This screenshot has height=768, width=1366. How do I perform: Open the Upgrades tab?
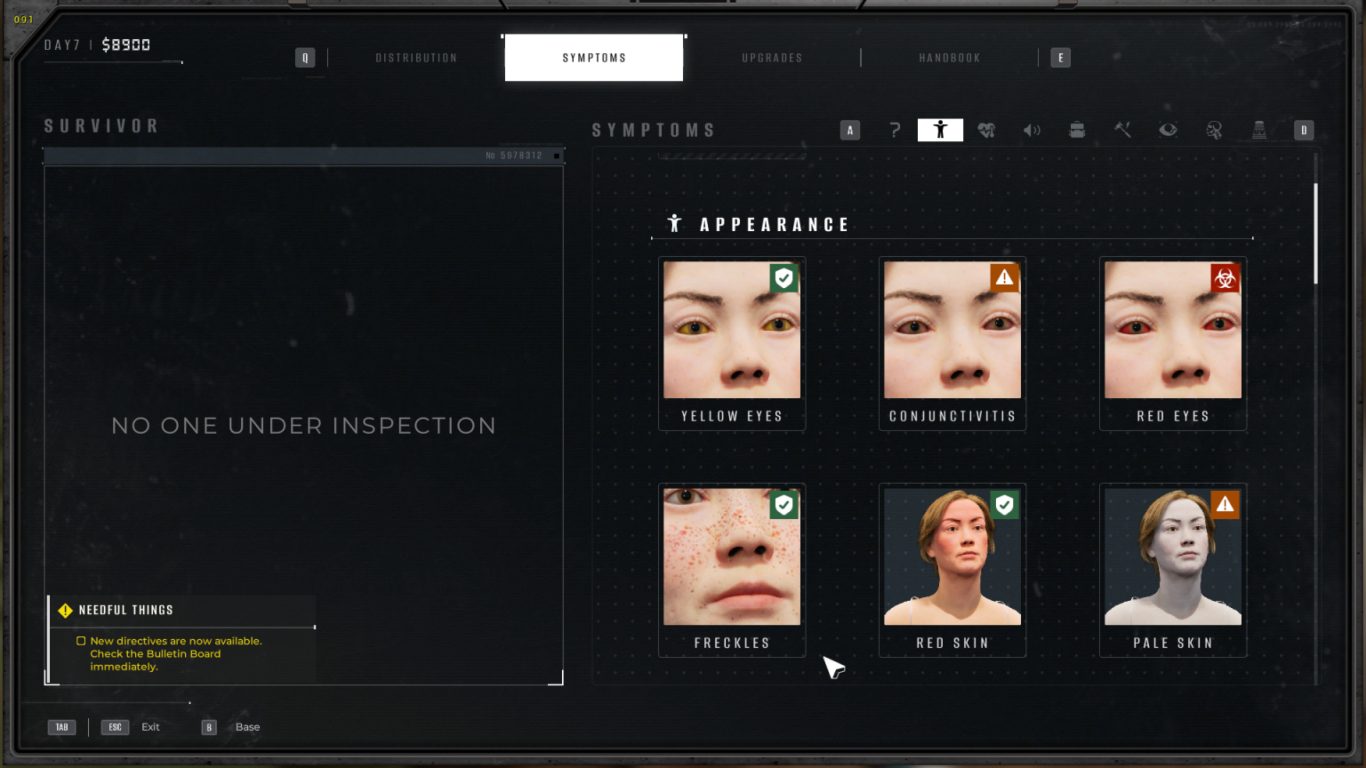pyautogui.click(x=772, y=58)
